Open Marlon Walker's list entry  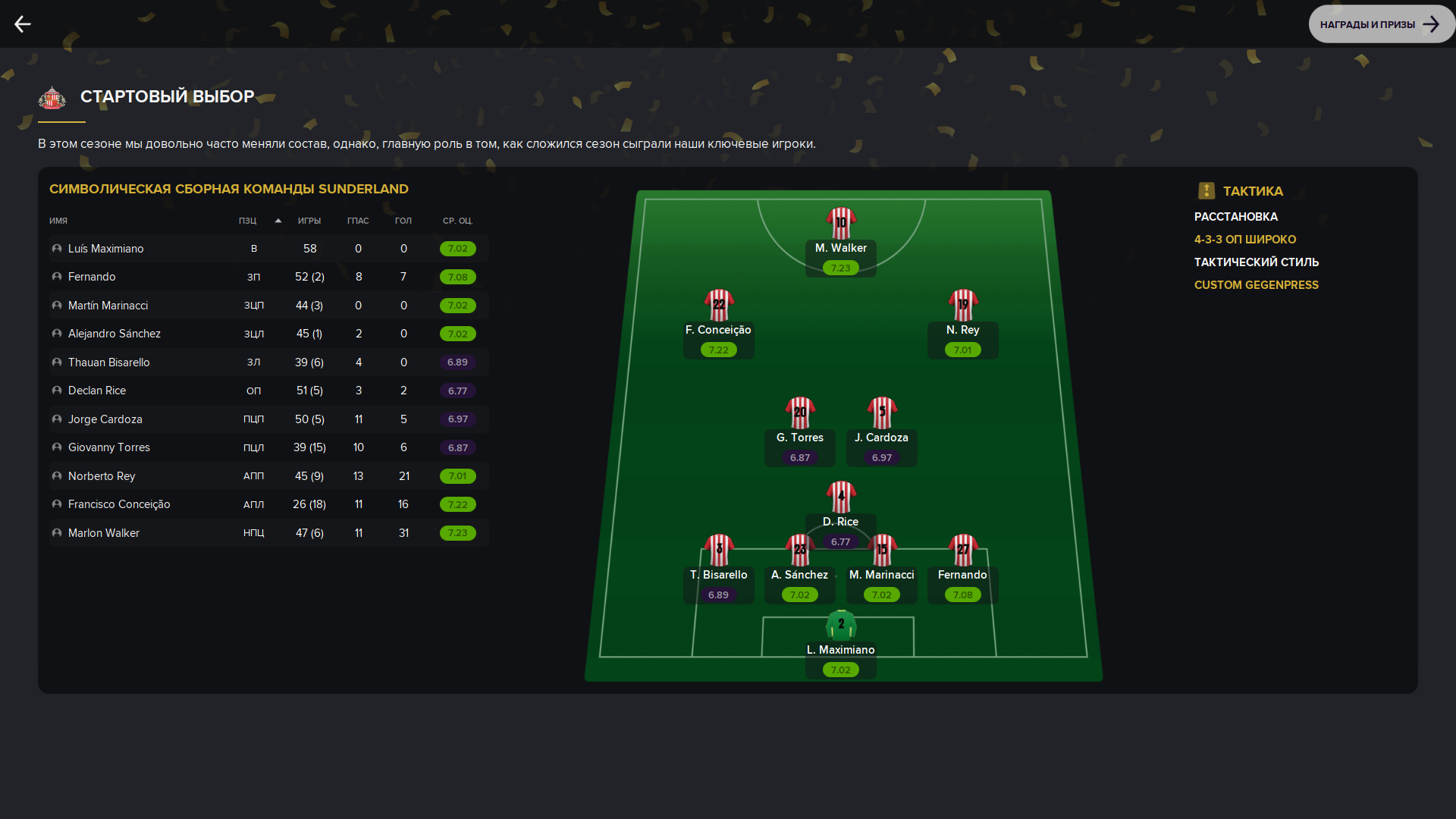(x=104, y=533)
